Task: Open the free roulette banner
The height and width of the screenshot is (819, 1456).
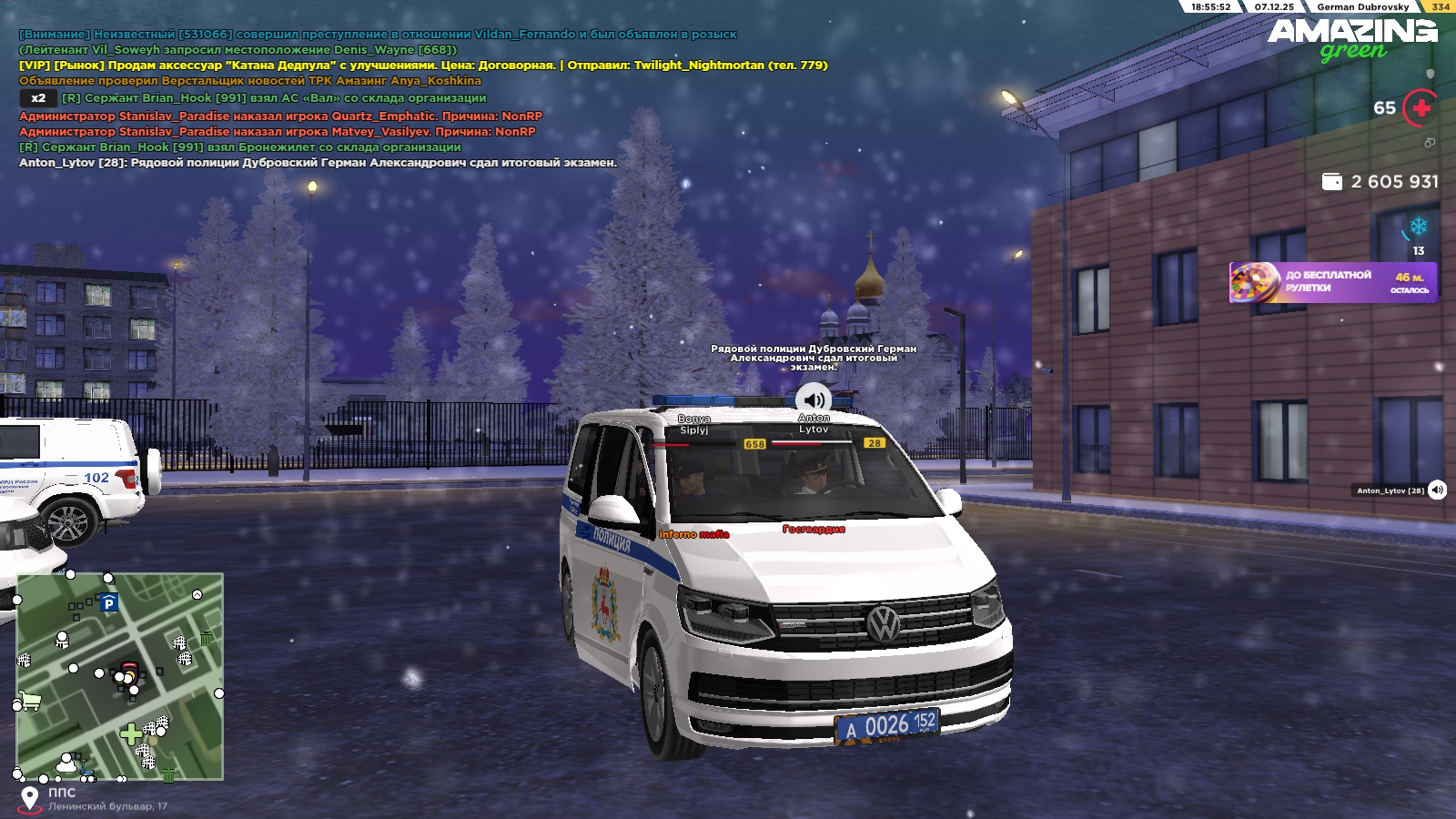Action: click(x=1332, y=282)
